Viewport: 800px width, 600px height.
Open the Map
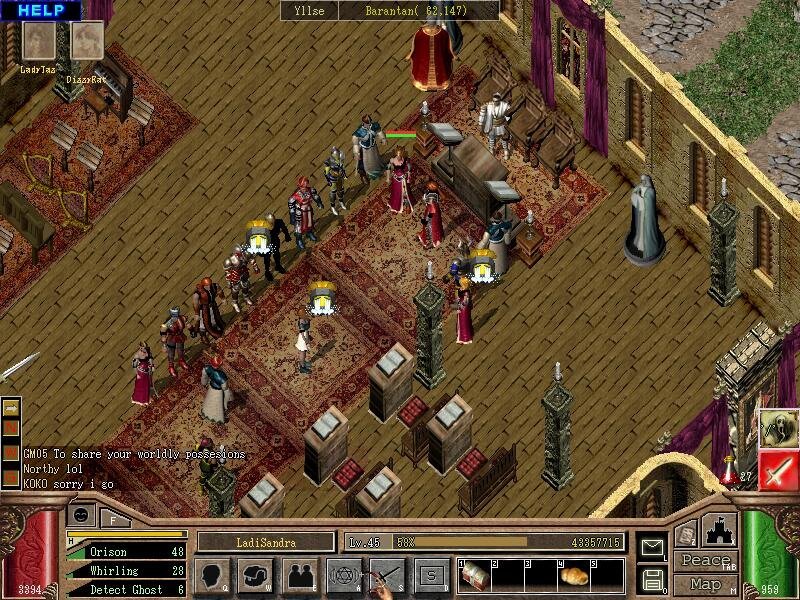click(x=706, y=583)
